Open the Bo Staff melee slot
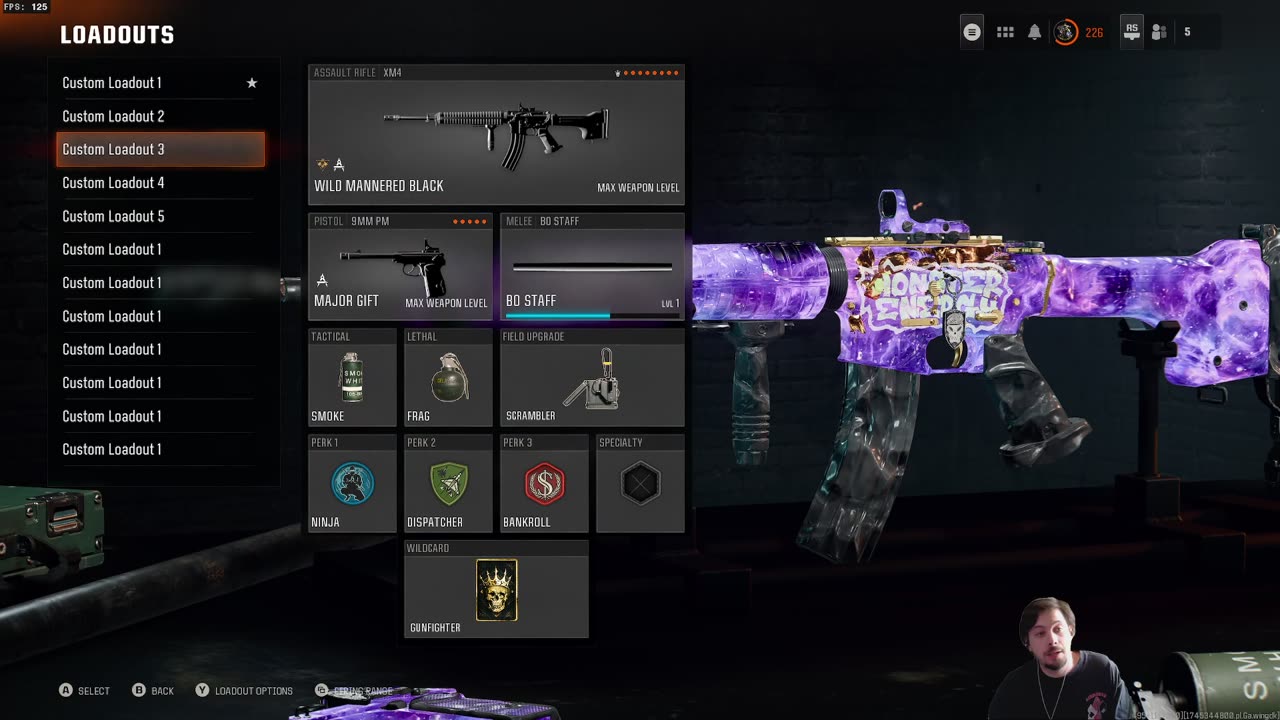This screenshot has width=1280, height=720. pos(592,266)
